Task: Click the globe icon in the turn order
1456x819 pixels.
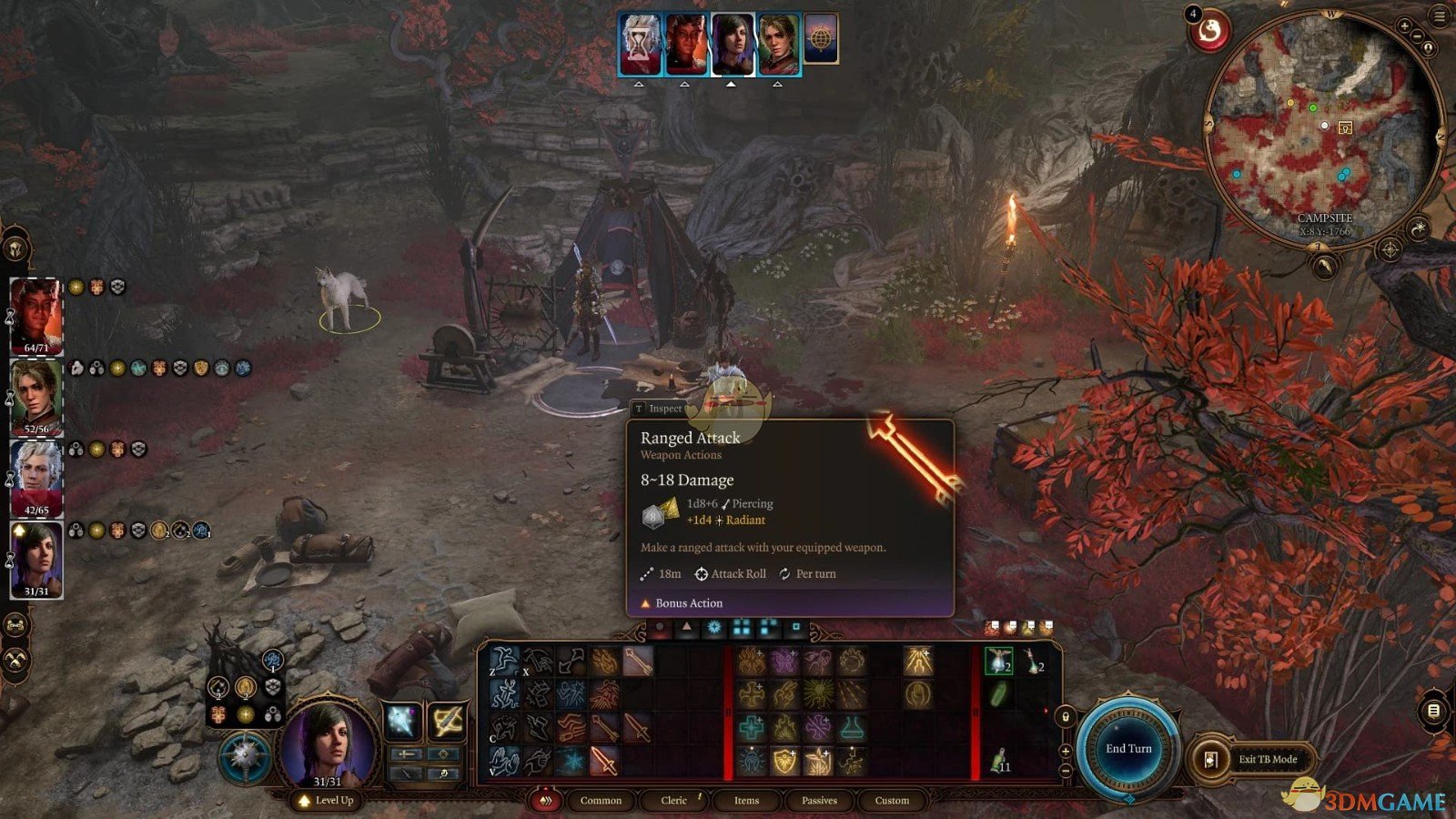Action: [820, 41]
